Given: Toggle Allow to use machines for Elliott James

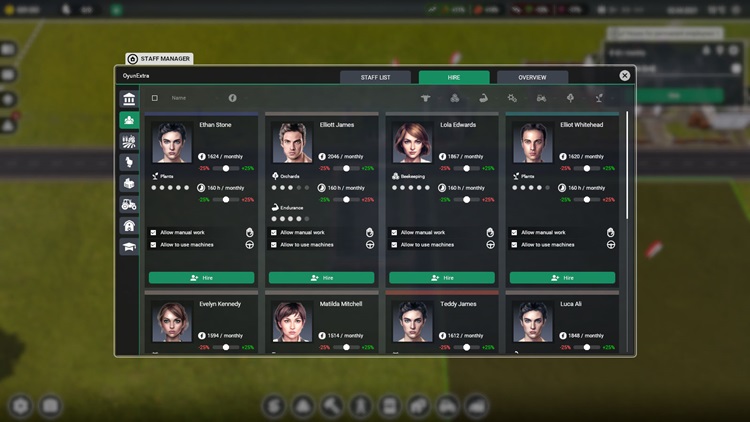Looking at the screenshot, I should coord(273,245).
